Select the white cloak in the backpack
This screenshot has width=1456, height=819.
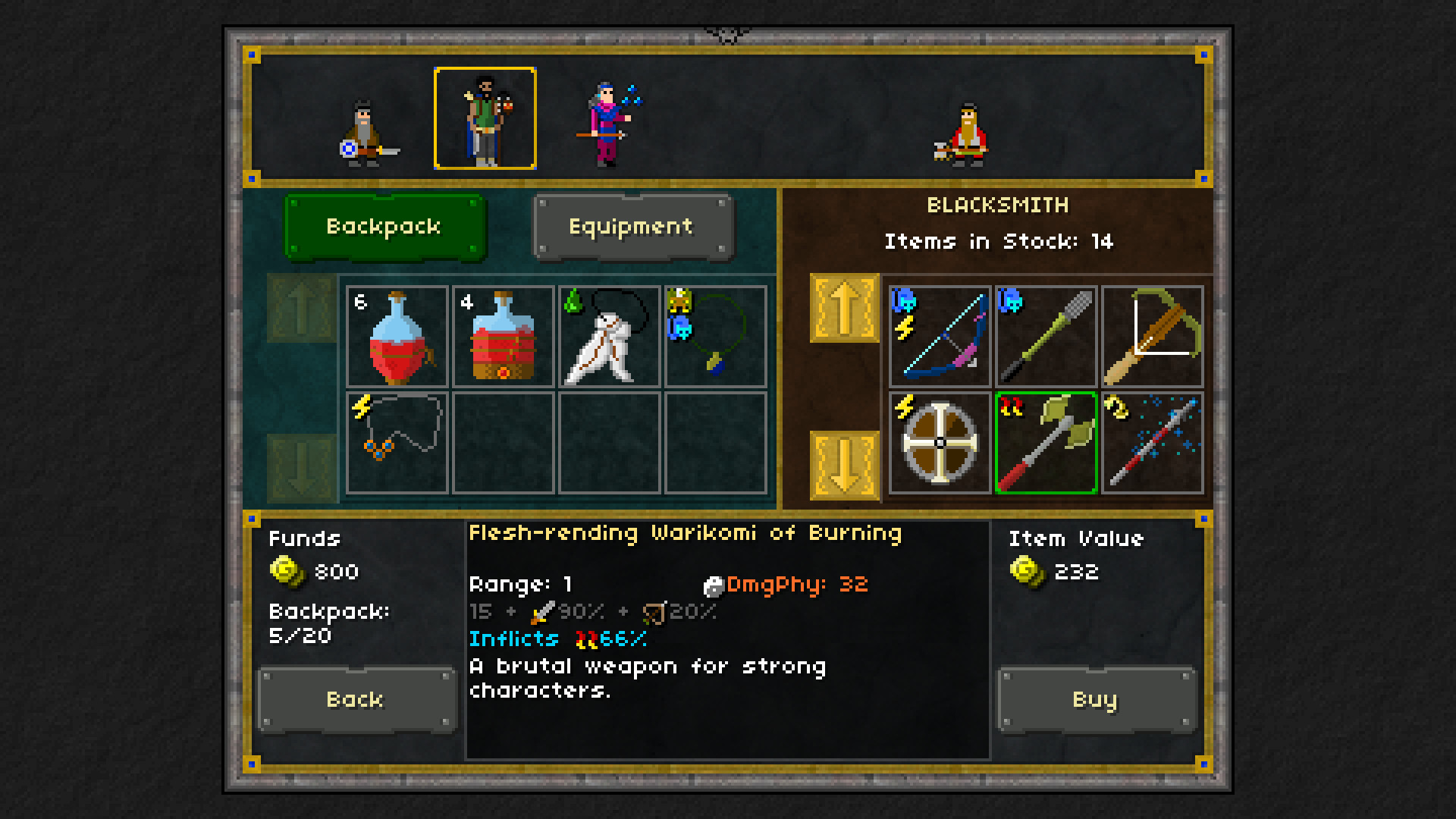(x=610, y=337)
